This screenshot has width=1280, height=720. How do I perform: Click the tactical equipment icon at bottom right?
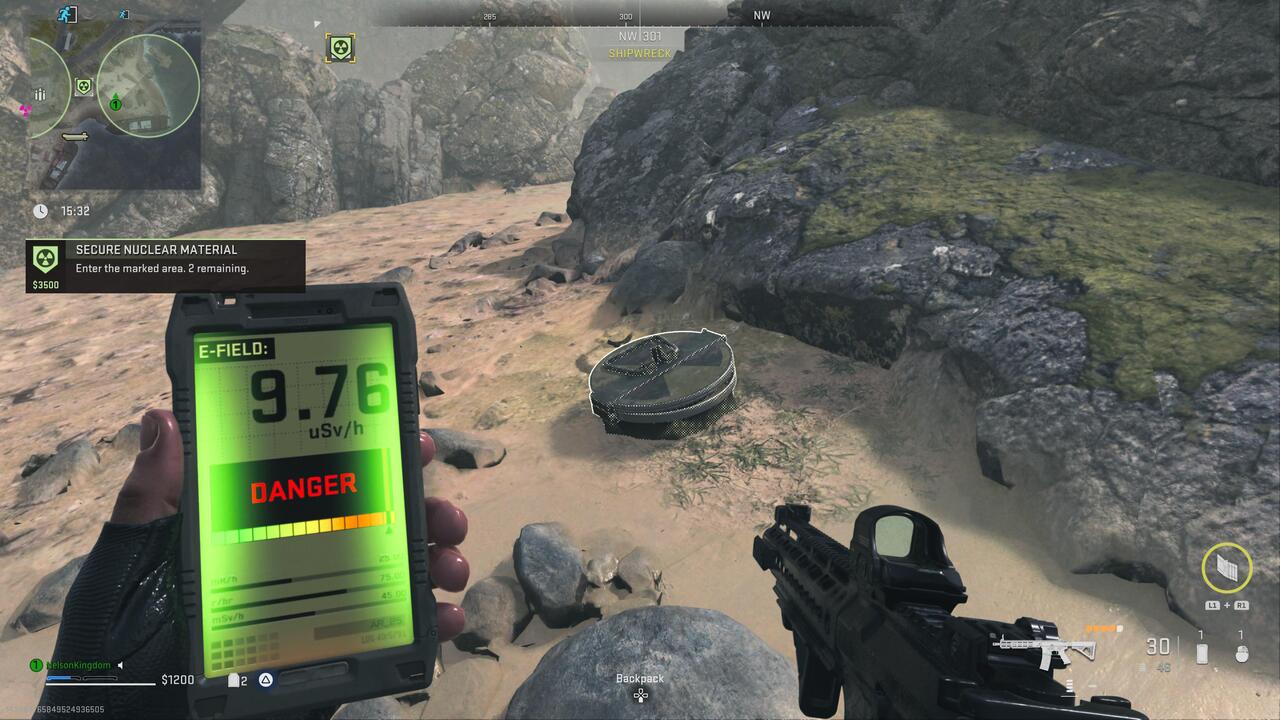tap(1242, 655)
